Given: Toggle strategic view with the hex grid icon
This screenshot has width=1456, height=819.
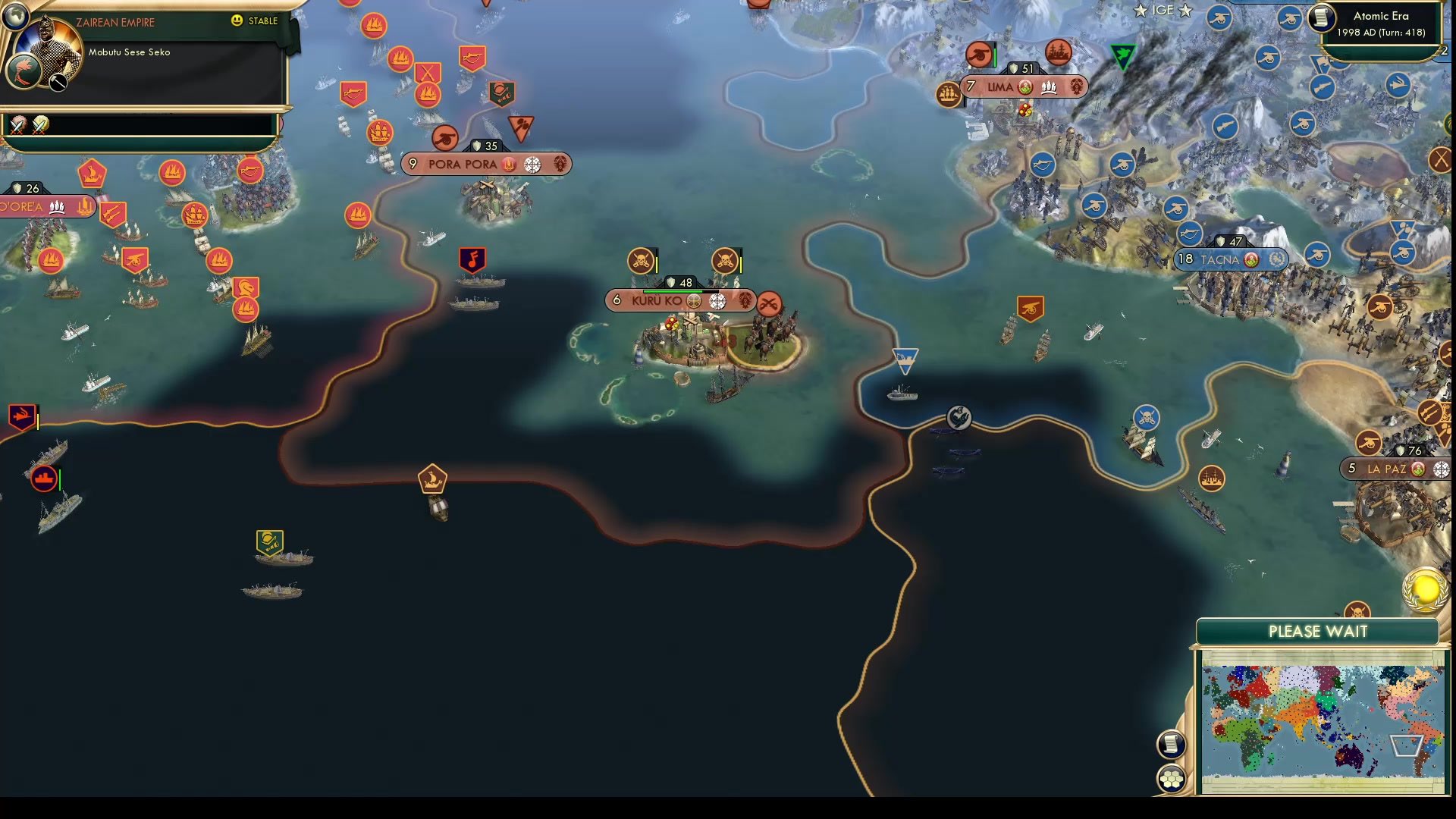Looking at the screenshot, I should click(x=1172, y=777).
